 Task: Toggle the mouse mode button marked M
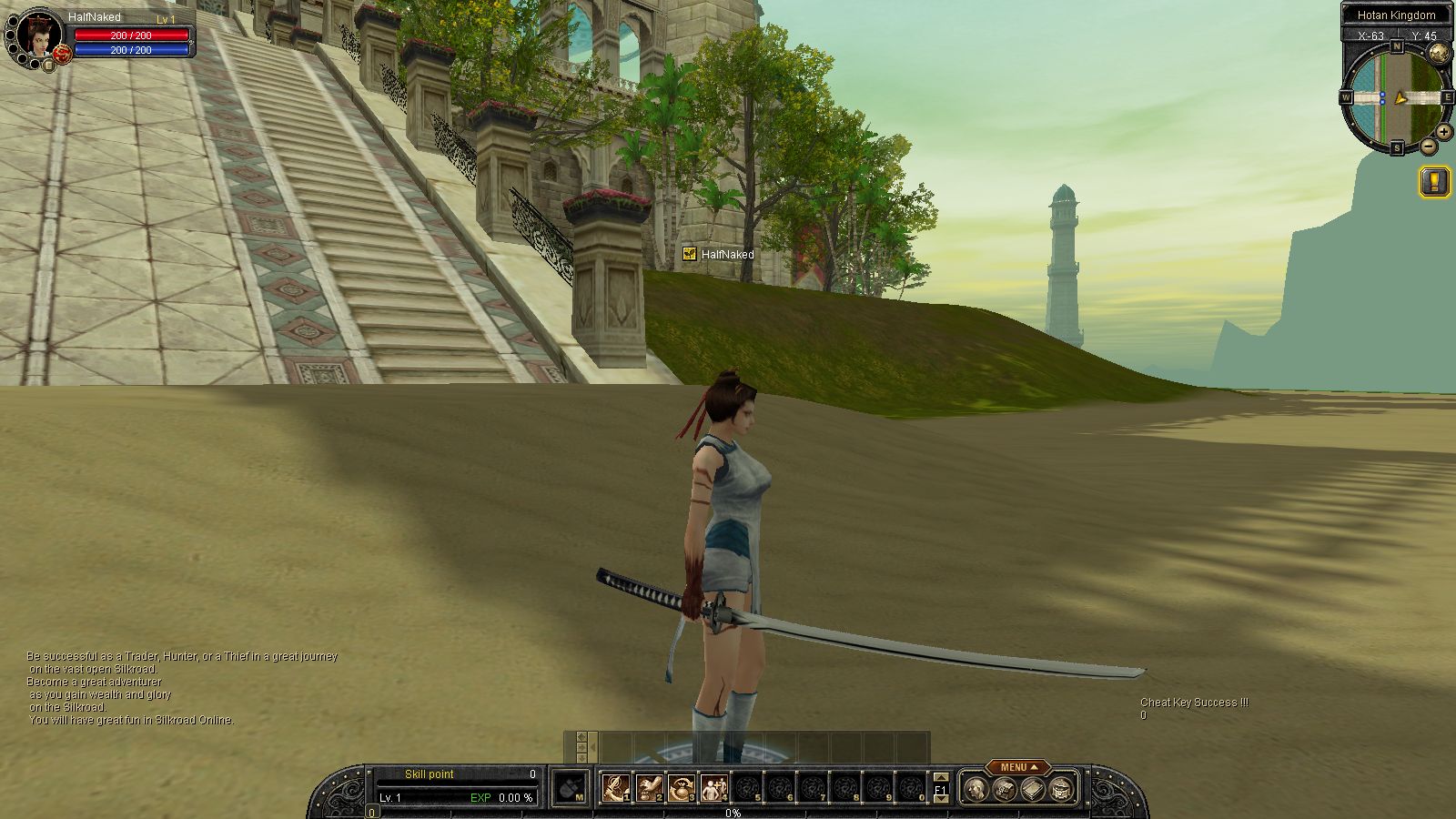pos(571,788)
